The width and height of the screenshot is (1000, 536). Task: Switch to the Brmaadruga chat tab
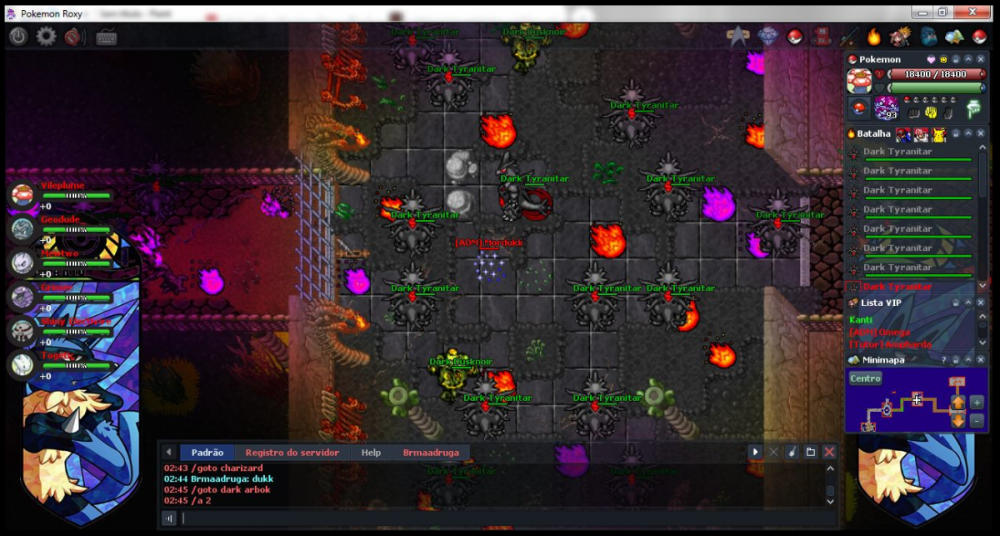(431, 453)
